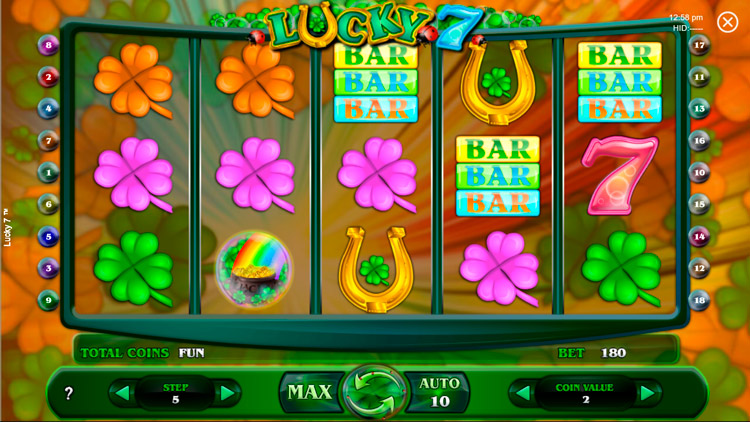This screenshot has height=422, width=750.
Task: Decrease the Step value with the left arrow
Action: [123, 393]
